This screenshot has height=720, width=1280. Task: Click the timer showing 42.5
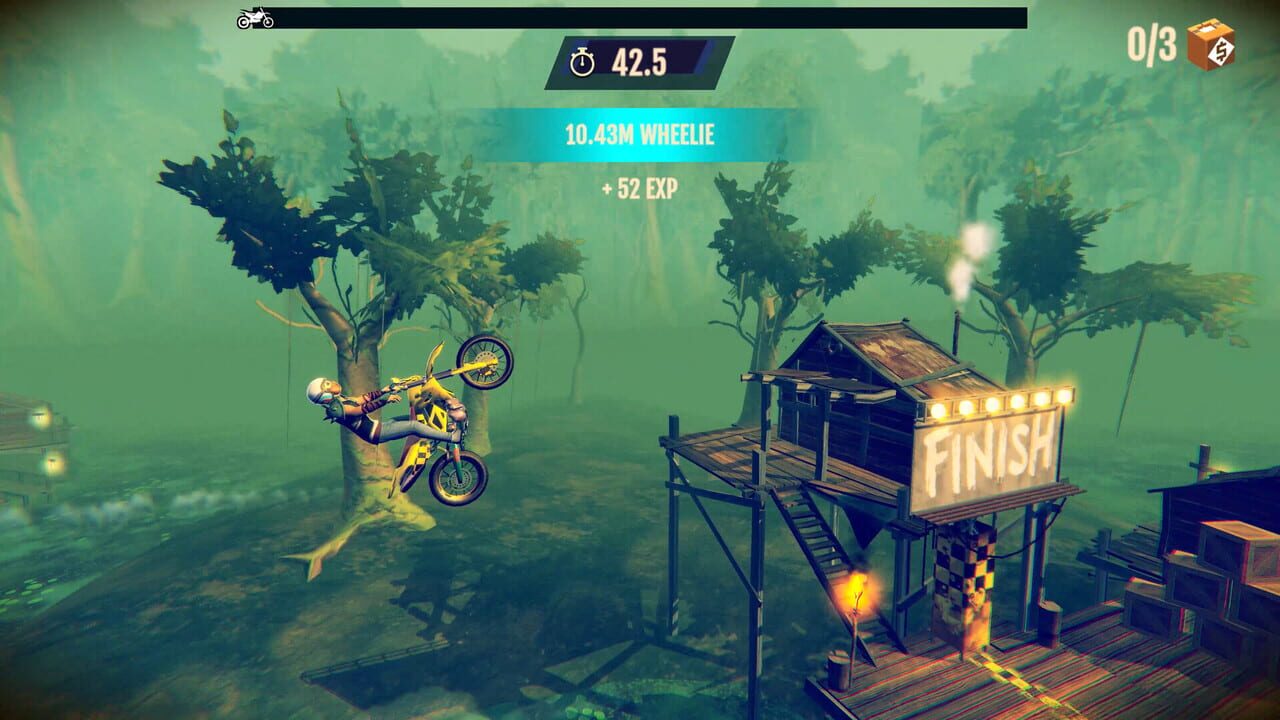[x=641, y=62]
